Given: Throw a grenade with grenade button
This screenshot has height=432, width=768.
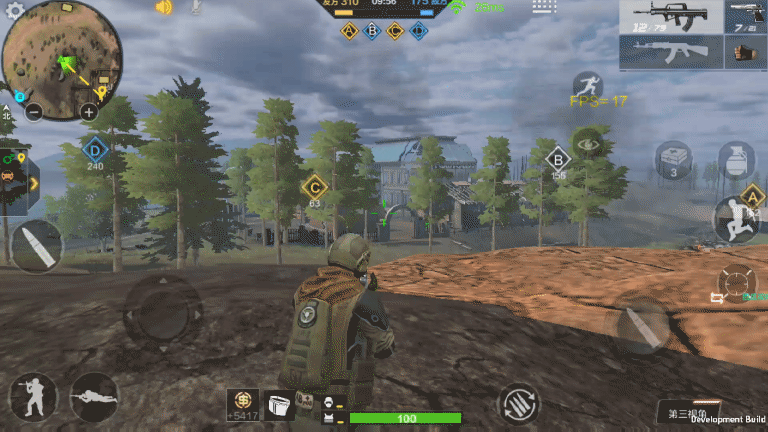Looking at the screenshot, I should [x=736, y=160].
